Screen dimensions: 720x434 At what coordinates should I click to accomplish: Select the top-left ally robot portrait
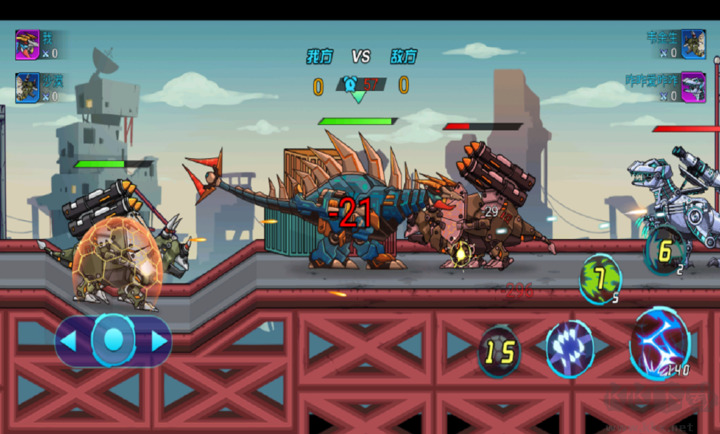[27, 43]
